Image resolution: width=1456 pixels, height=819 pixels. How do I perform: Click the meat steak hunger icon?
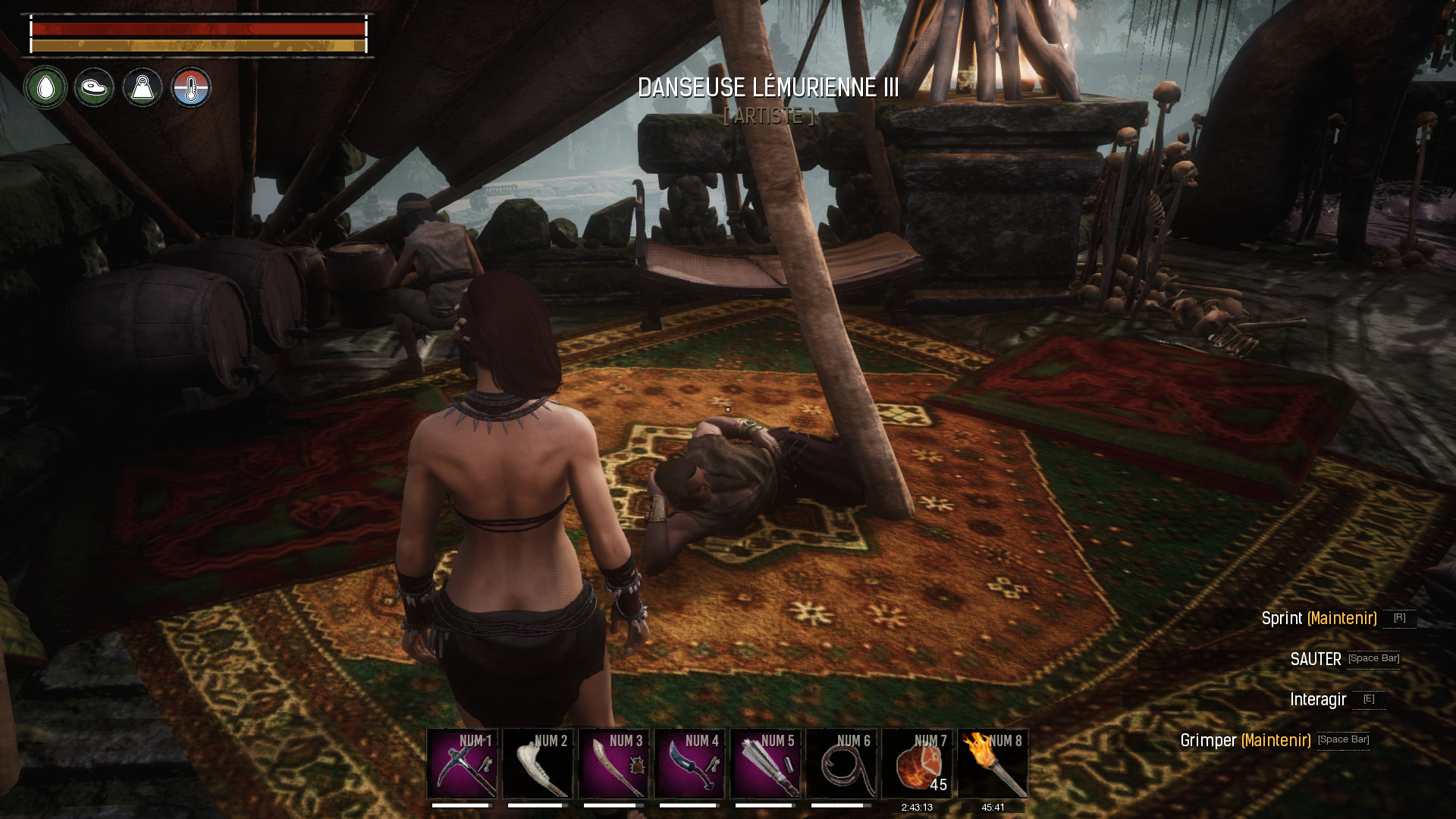[x=94, y=88]
